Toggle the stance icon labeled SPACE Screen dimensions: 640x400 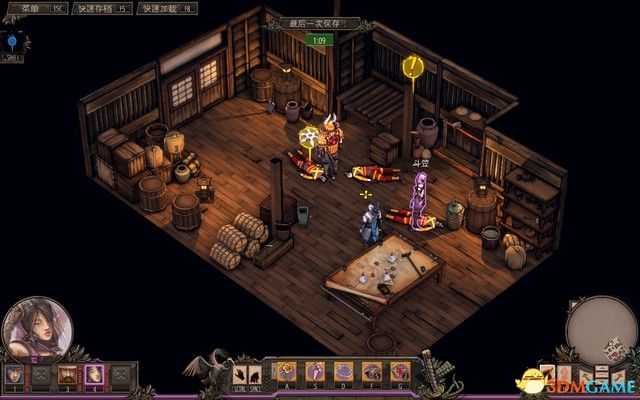(257, 375)
